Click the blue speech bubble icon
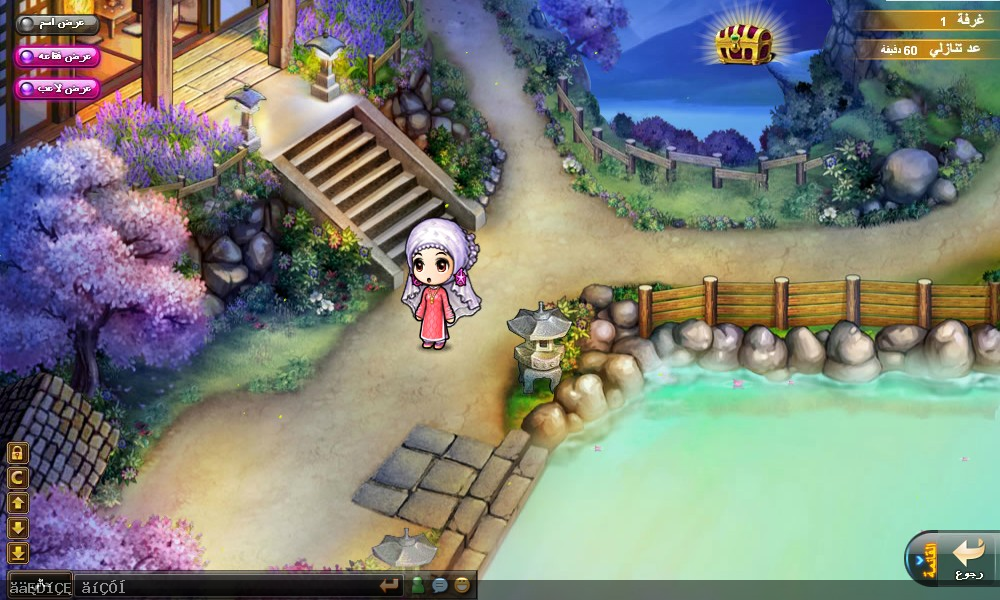Viewport: 1000px width, 600px height. pos(440,586)
